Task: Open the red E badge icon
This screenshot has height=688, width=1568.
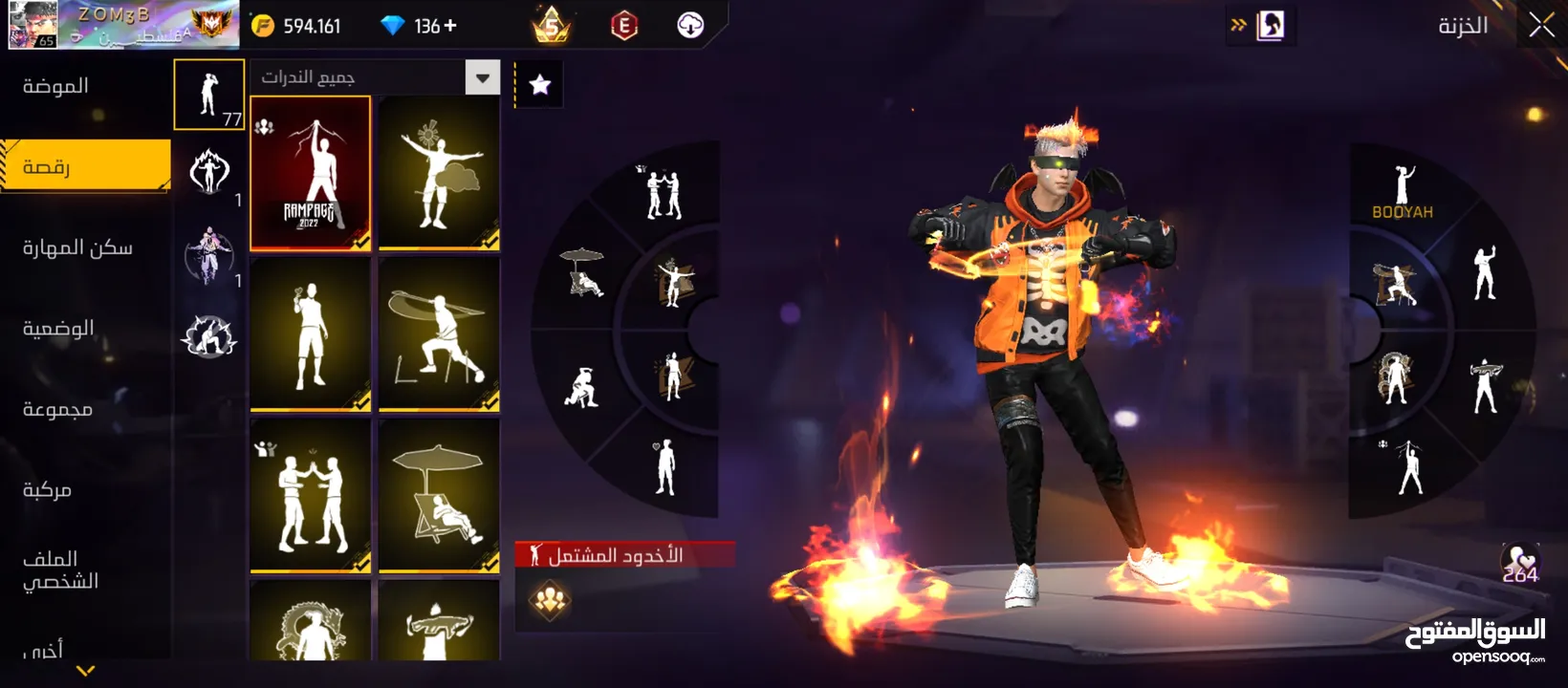Action: tap(623, 26)
